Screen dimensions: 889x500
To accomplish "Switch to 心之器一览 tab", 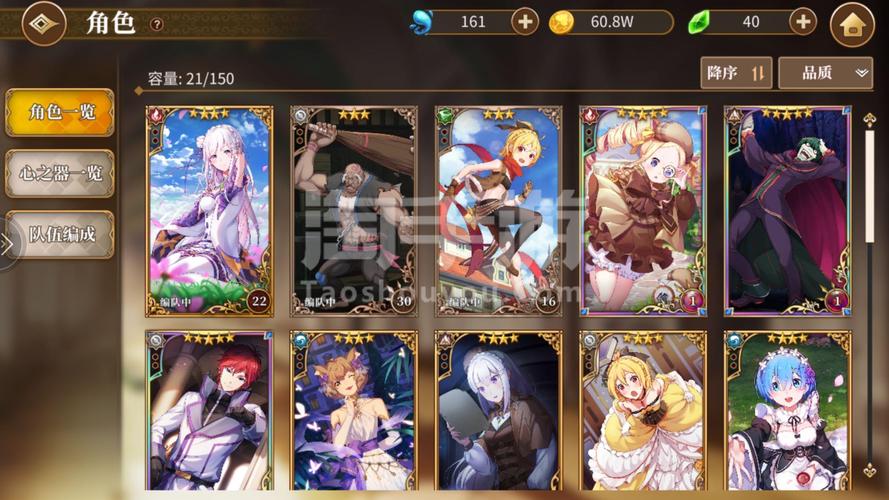I will (60, 173).
